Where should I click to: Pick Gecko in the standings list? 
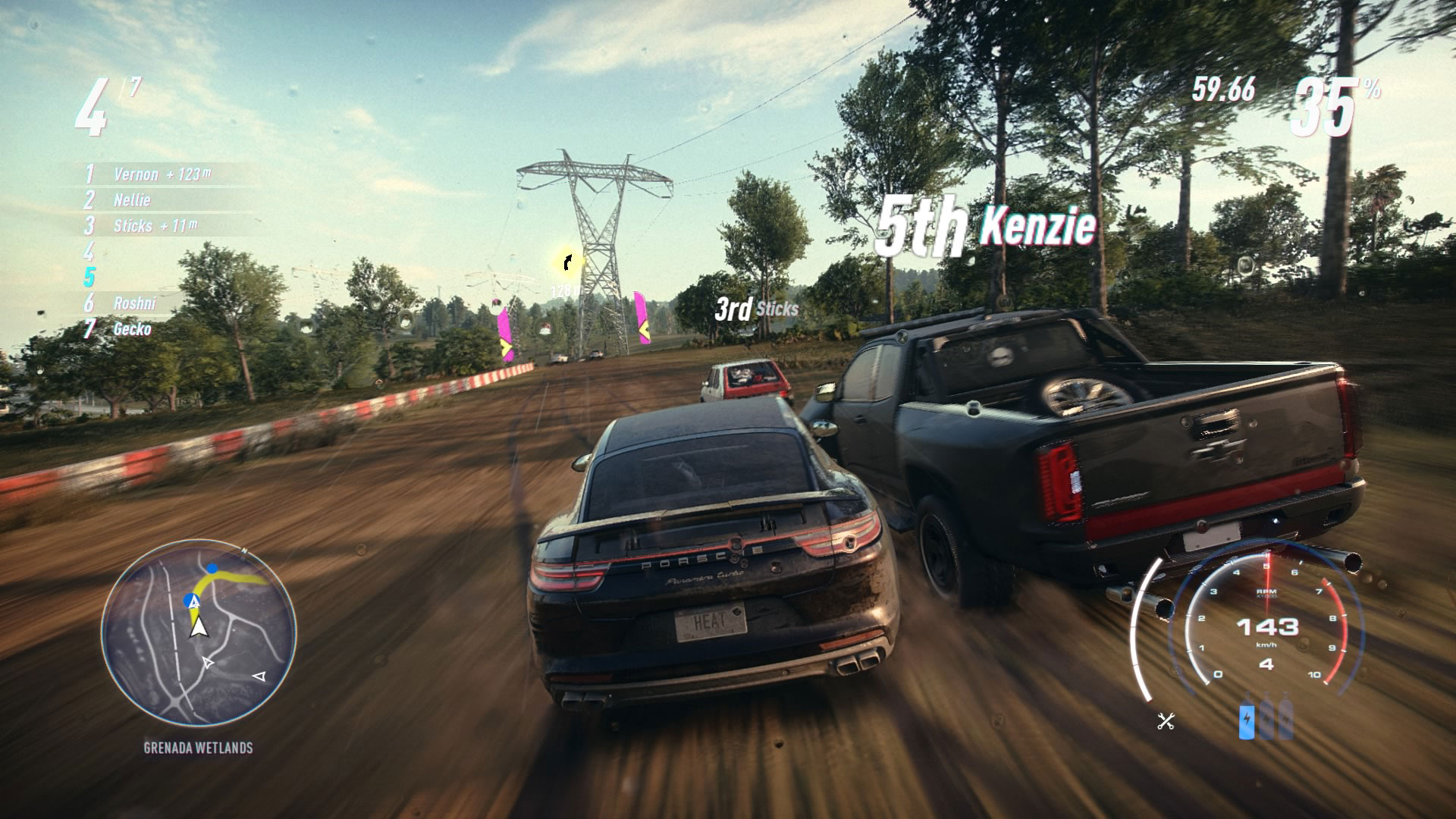pos(132,329)
